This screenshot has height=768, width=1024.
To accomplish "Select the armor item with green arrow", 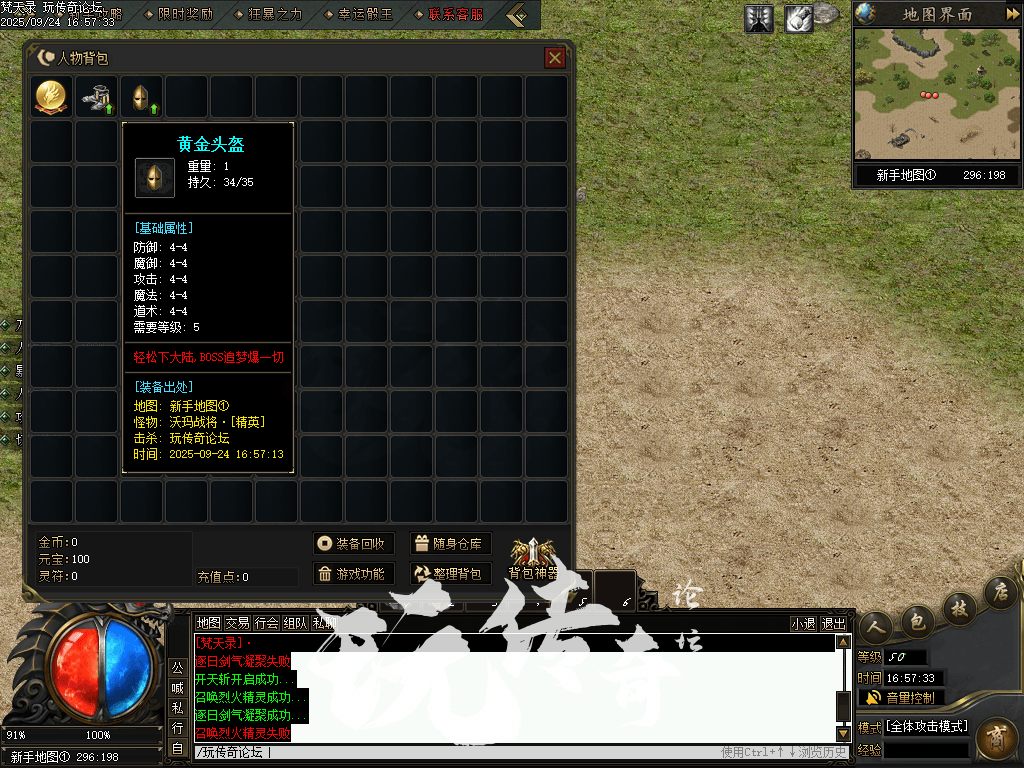I will [97, 97].
